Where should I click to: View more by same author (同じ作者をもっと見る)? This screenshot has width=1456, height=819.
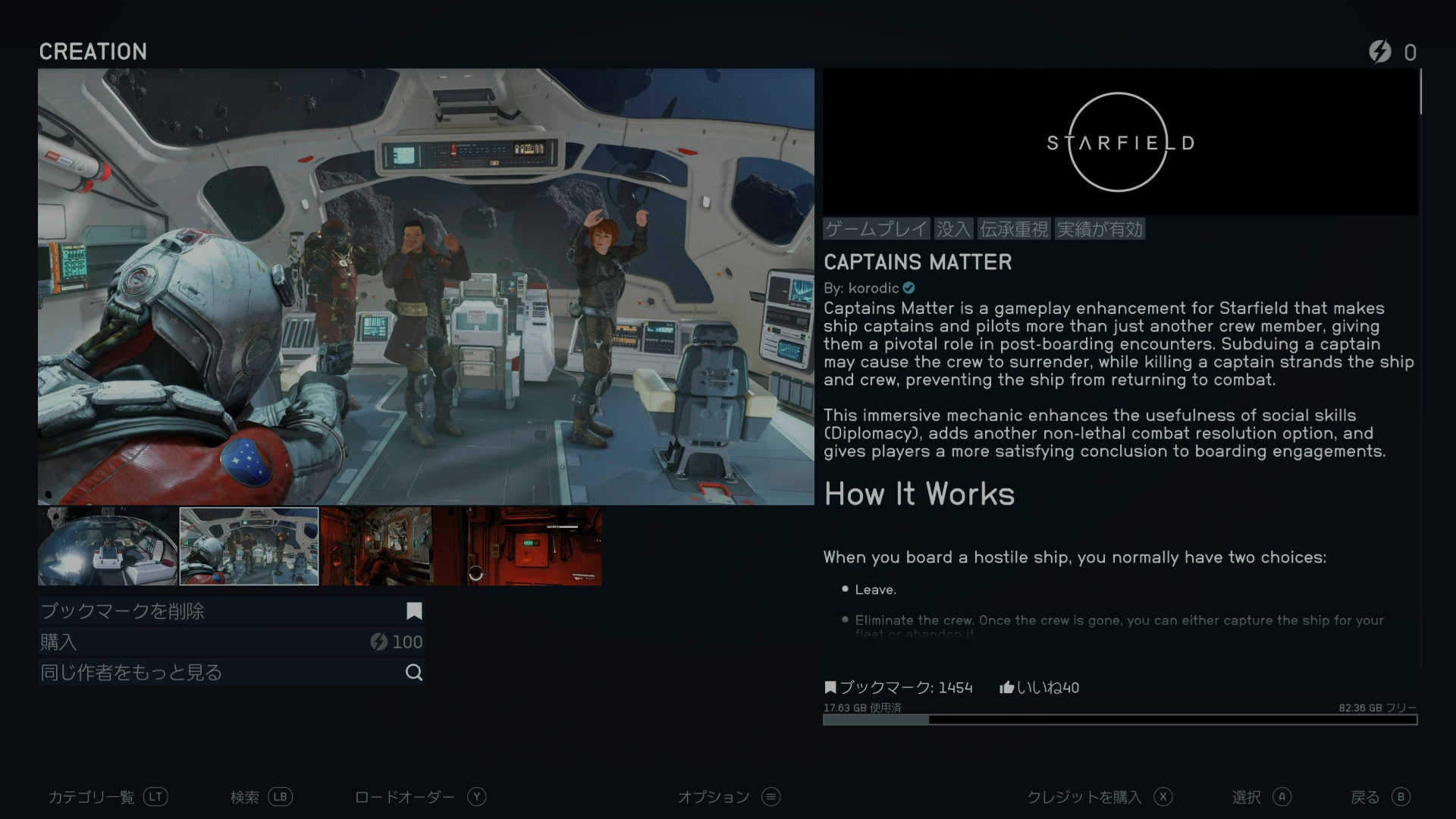tap(231, 673)
